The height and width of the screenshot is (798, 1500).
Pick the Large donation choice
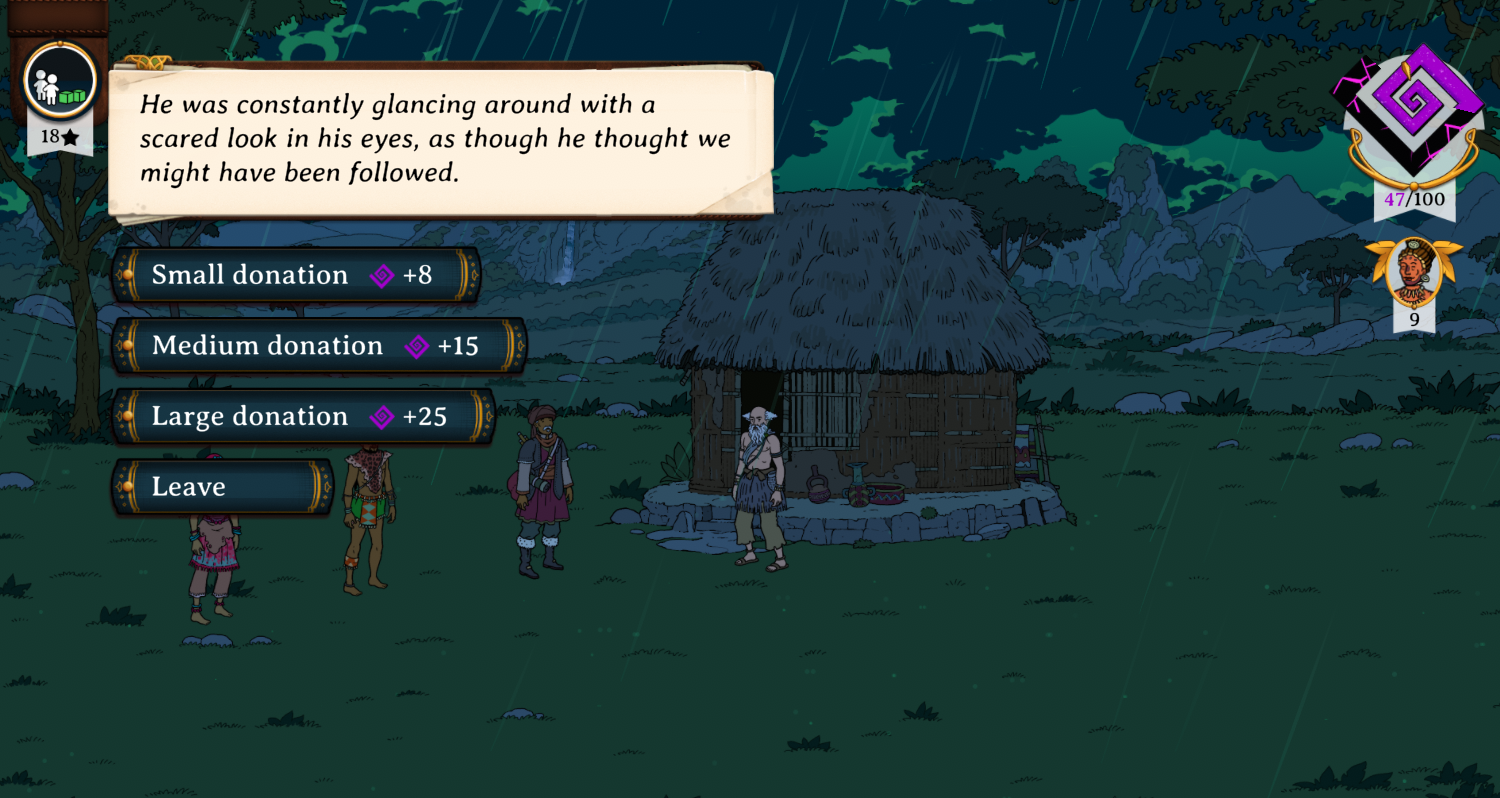pyautogui.click(x=302, y=417)
